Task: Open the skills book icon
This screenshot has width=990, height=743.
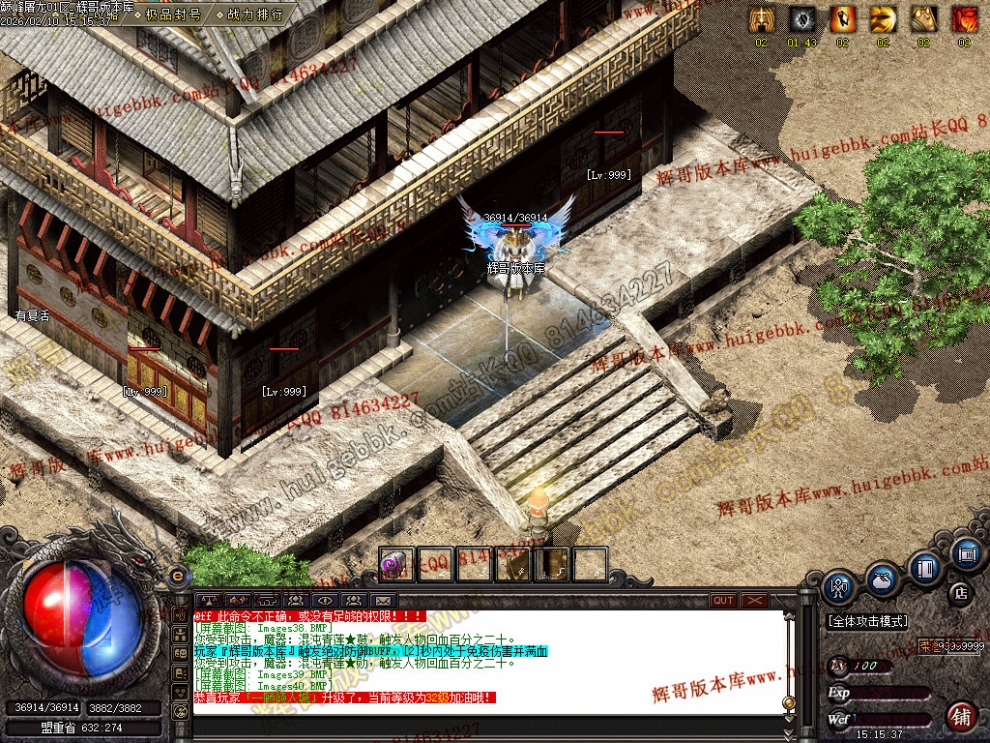Action: [925, 567]
